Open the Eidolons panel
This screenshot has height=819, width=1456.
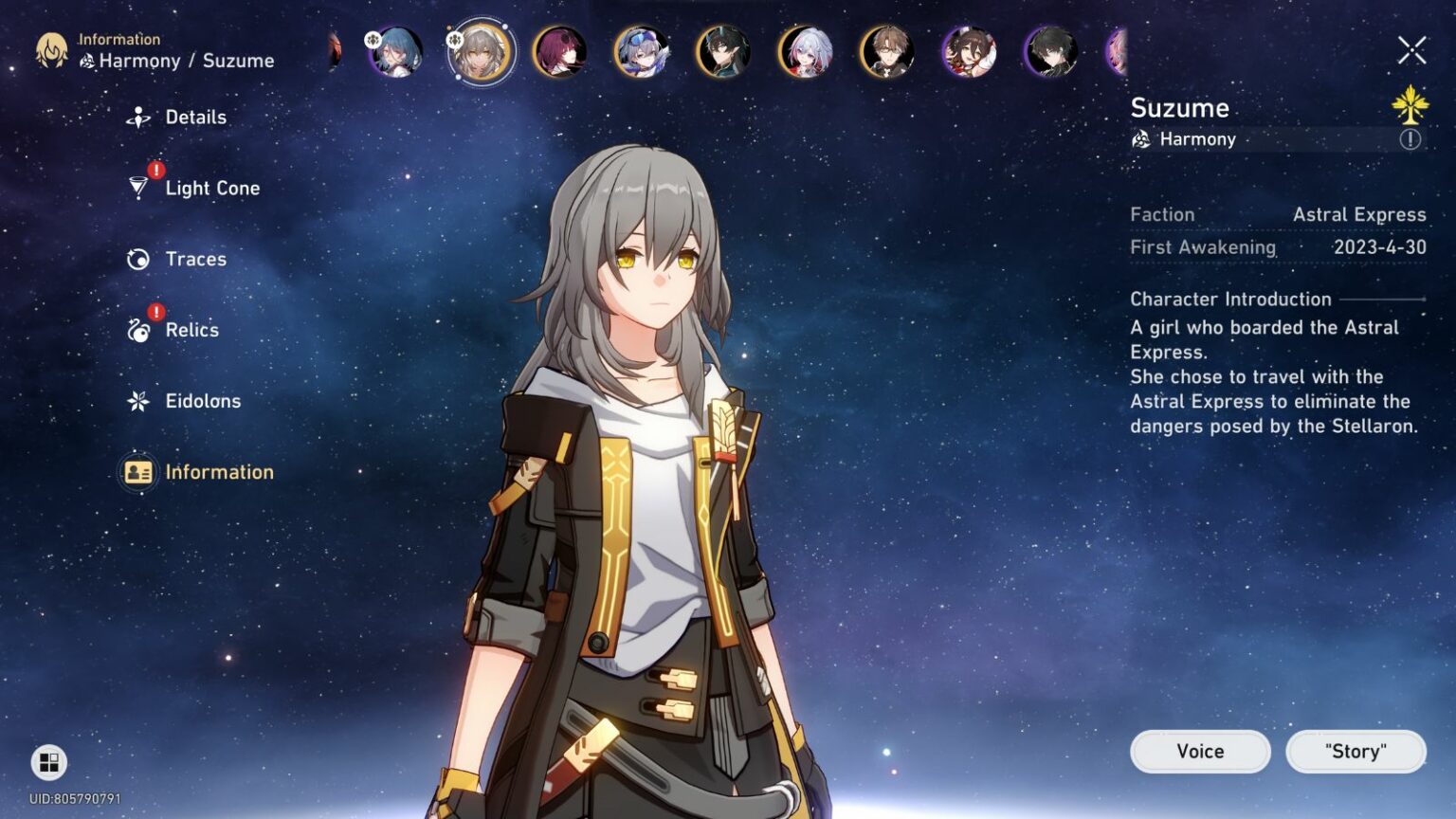[203, 401]
